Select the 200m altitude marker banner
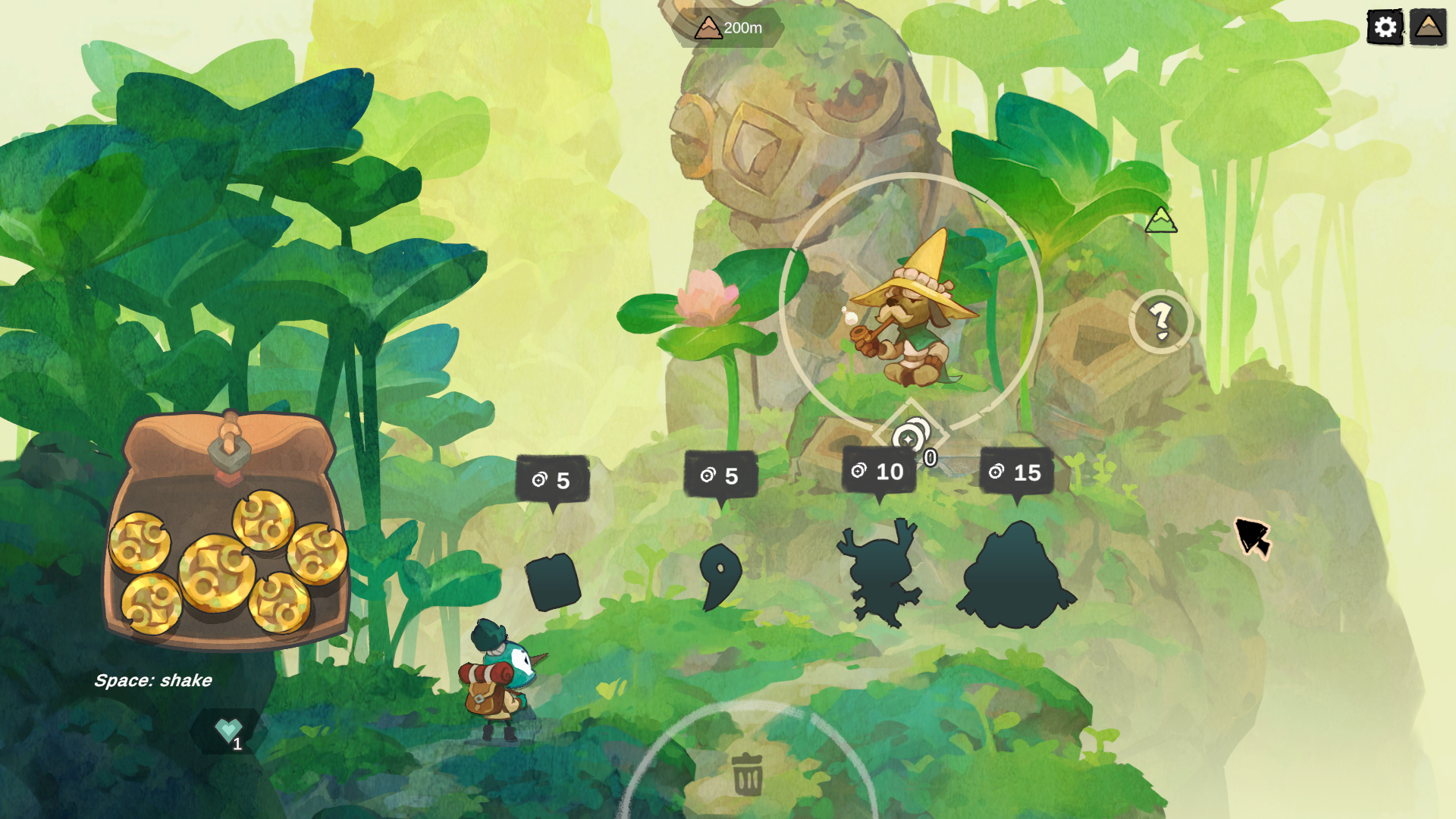1456x819 pixels. pyautogui.click(x=728, y=29)
